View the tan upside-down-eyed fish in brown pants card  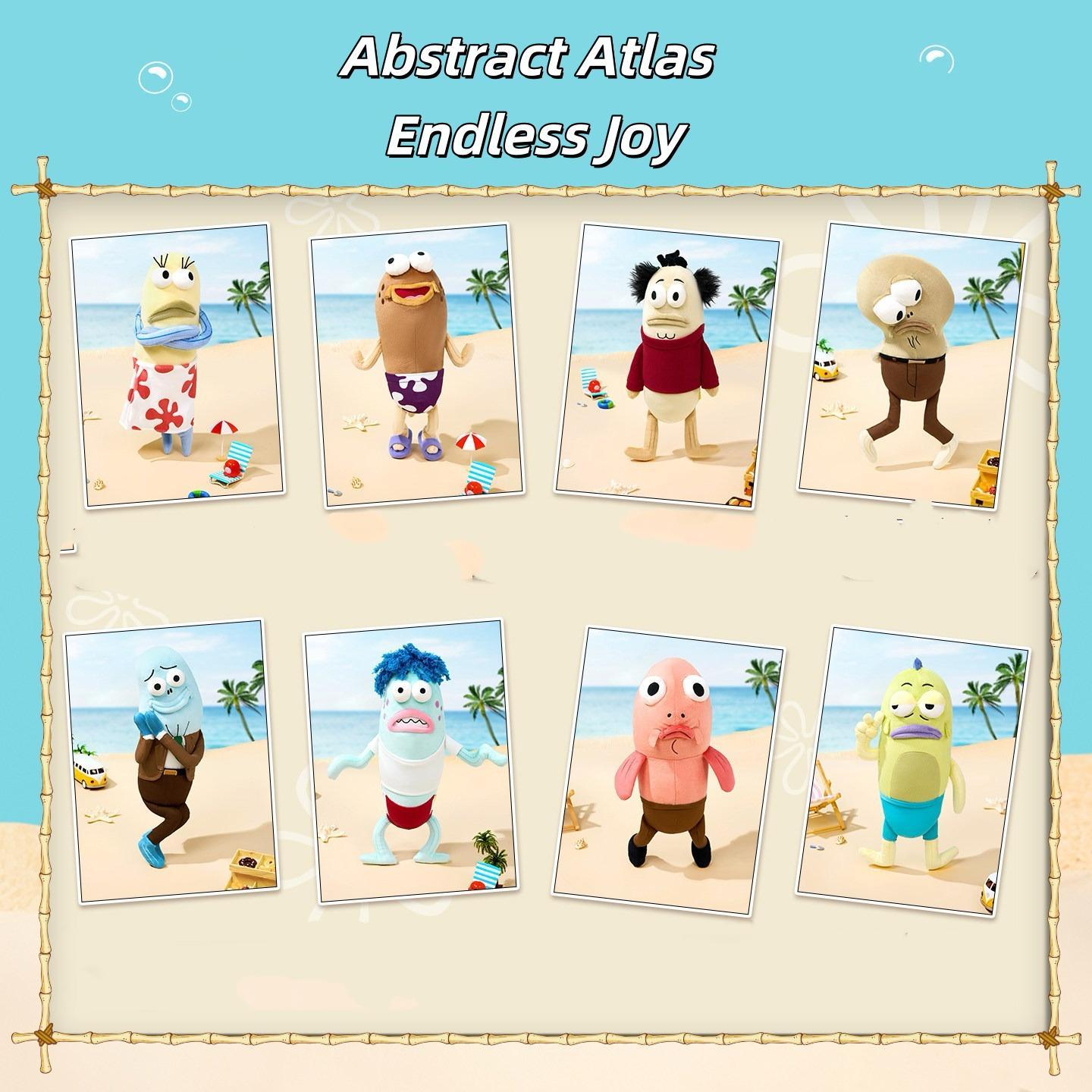[x=910, y=364]
